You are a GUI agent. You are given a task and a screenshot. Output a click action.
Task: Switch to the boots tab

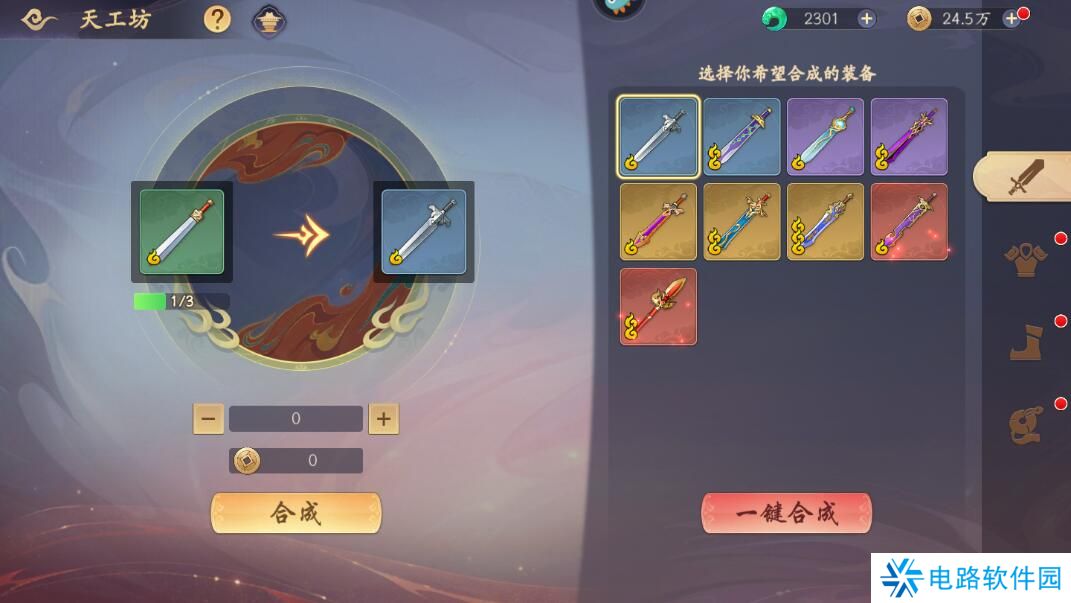[1024, 342]
